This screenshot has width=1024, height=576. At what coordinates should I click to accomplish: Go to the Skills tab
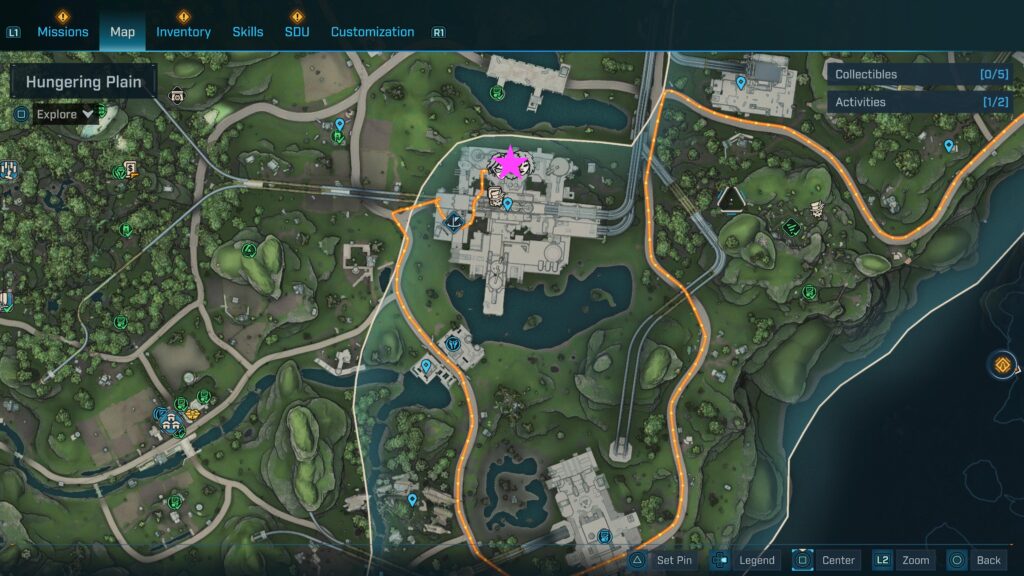pyautogui.click(x=248, y=32)
